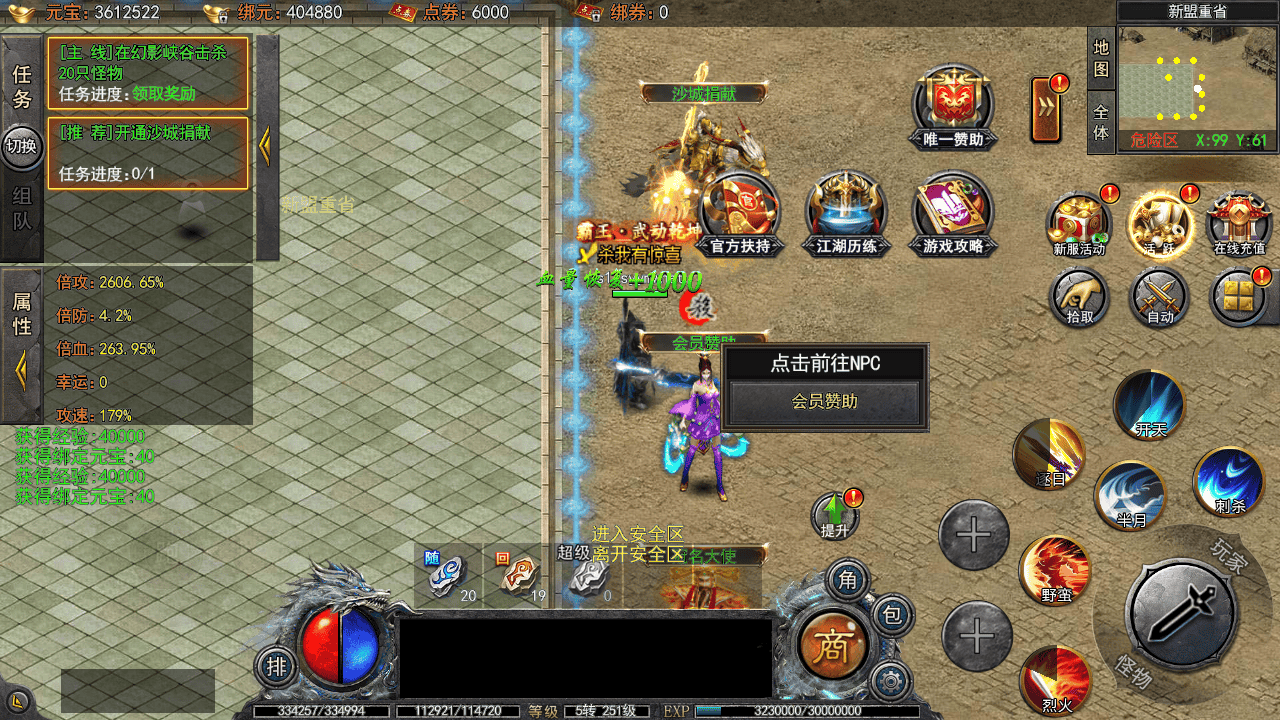Open the 提升 upgrade arrow icon
The image size is (1280, 720).
pos(834,514)
